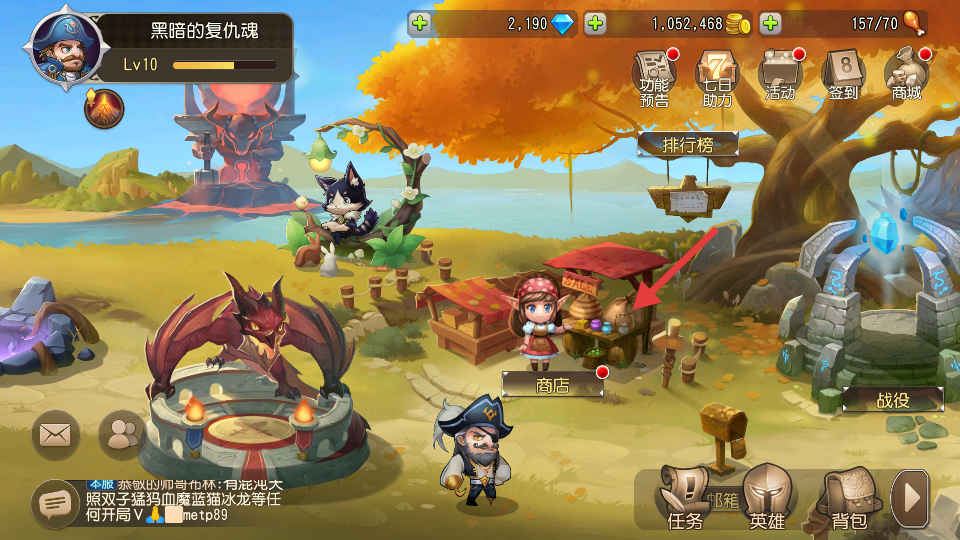Viewport: 960px width, 540px height.
Task: Open the friends list button
Action: coord(123,434)
